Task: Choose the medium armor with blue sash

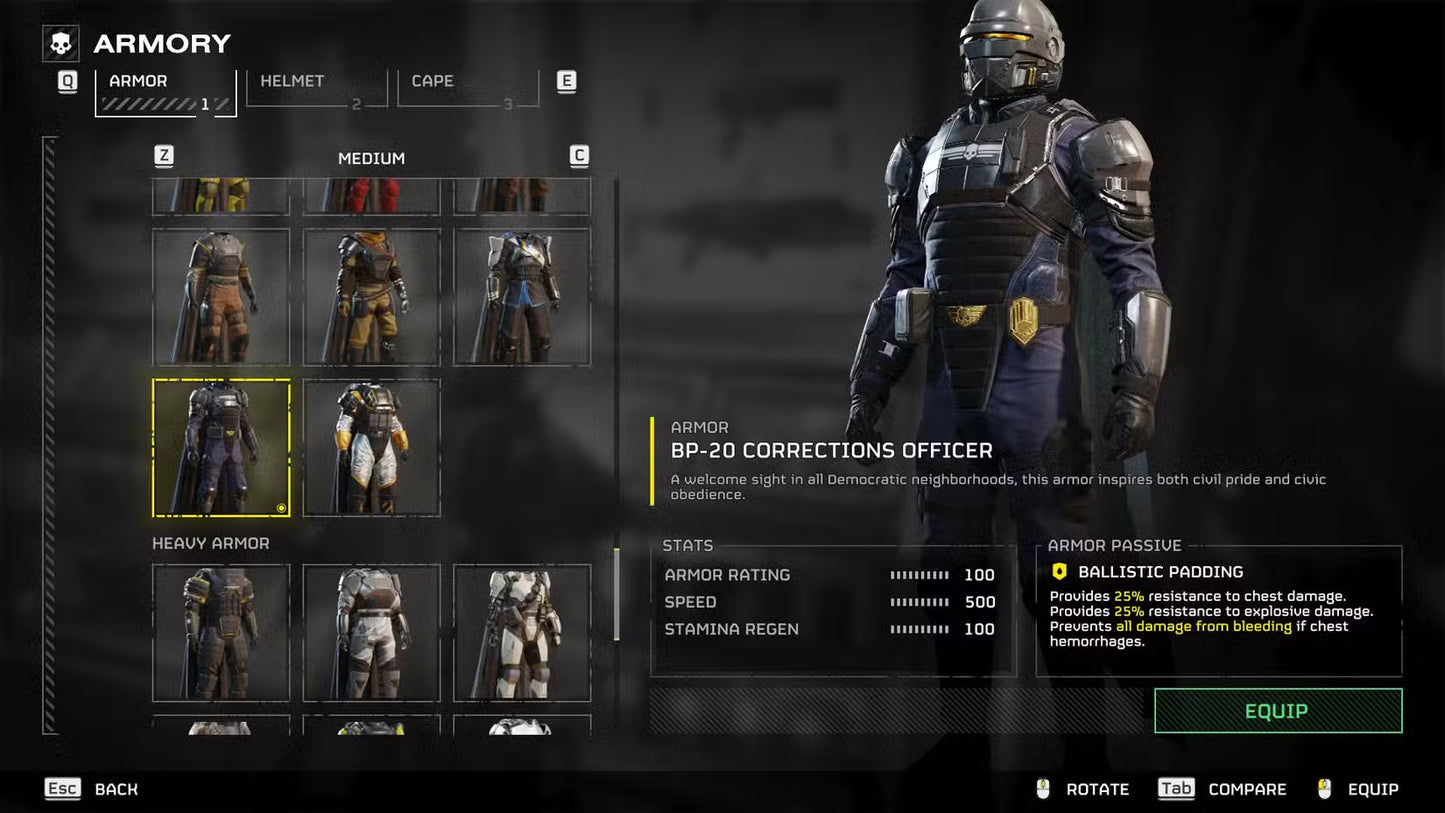Action: [x=522, y=297]
